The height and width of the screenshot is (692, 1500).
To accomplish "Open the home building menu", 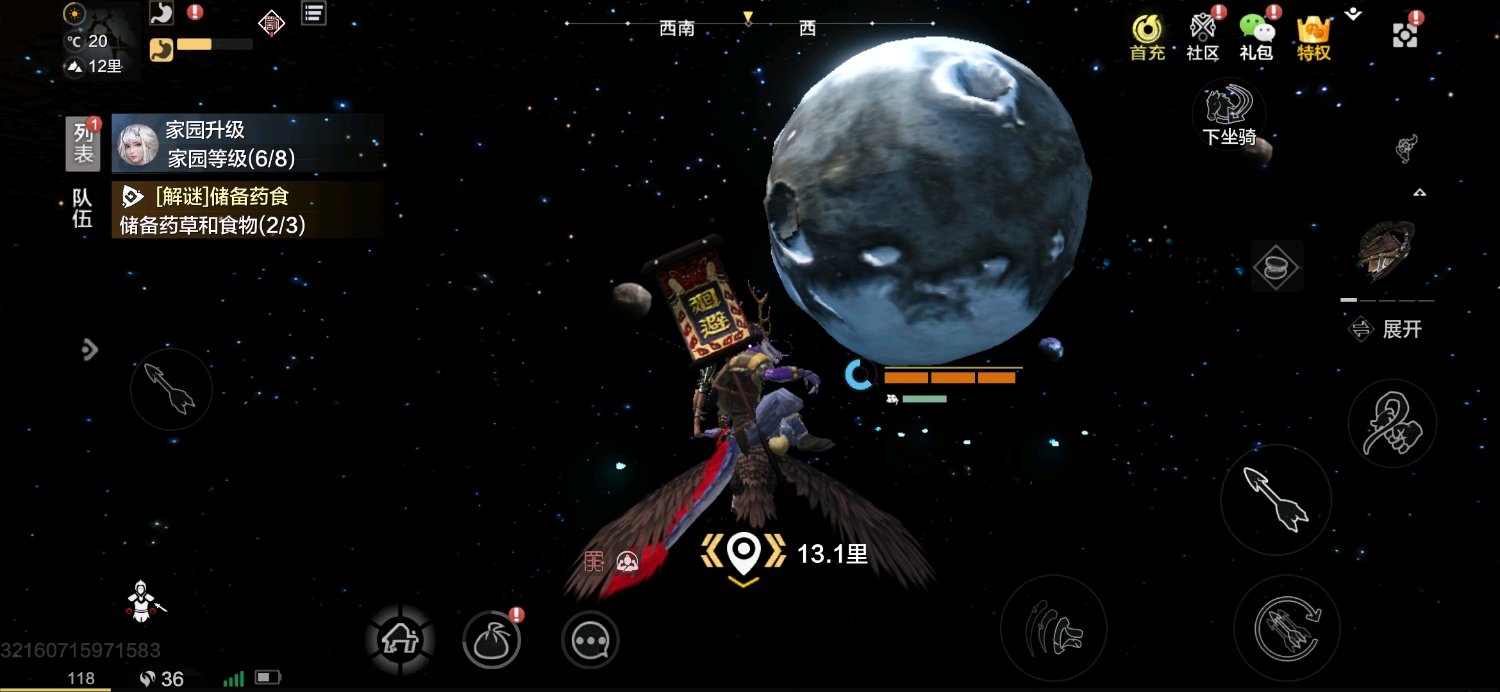I will pyautogui.click(x=400, y=638).
